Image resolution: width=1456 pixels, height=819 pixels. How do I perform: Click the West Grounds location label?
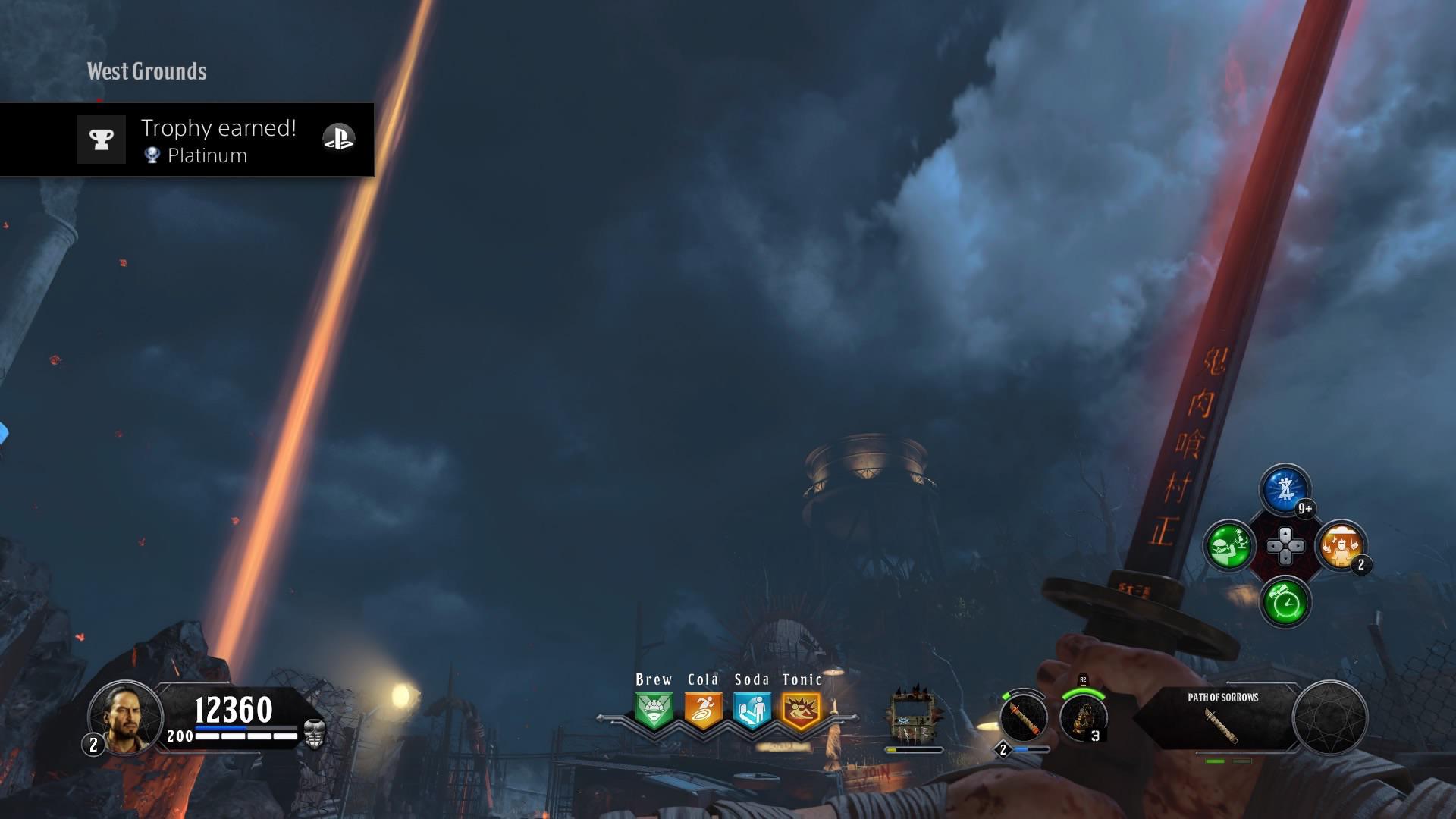click(146, 72)
